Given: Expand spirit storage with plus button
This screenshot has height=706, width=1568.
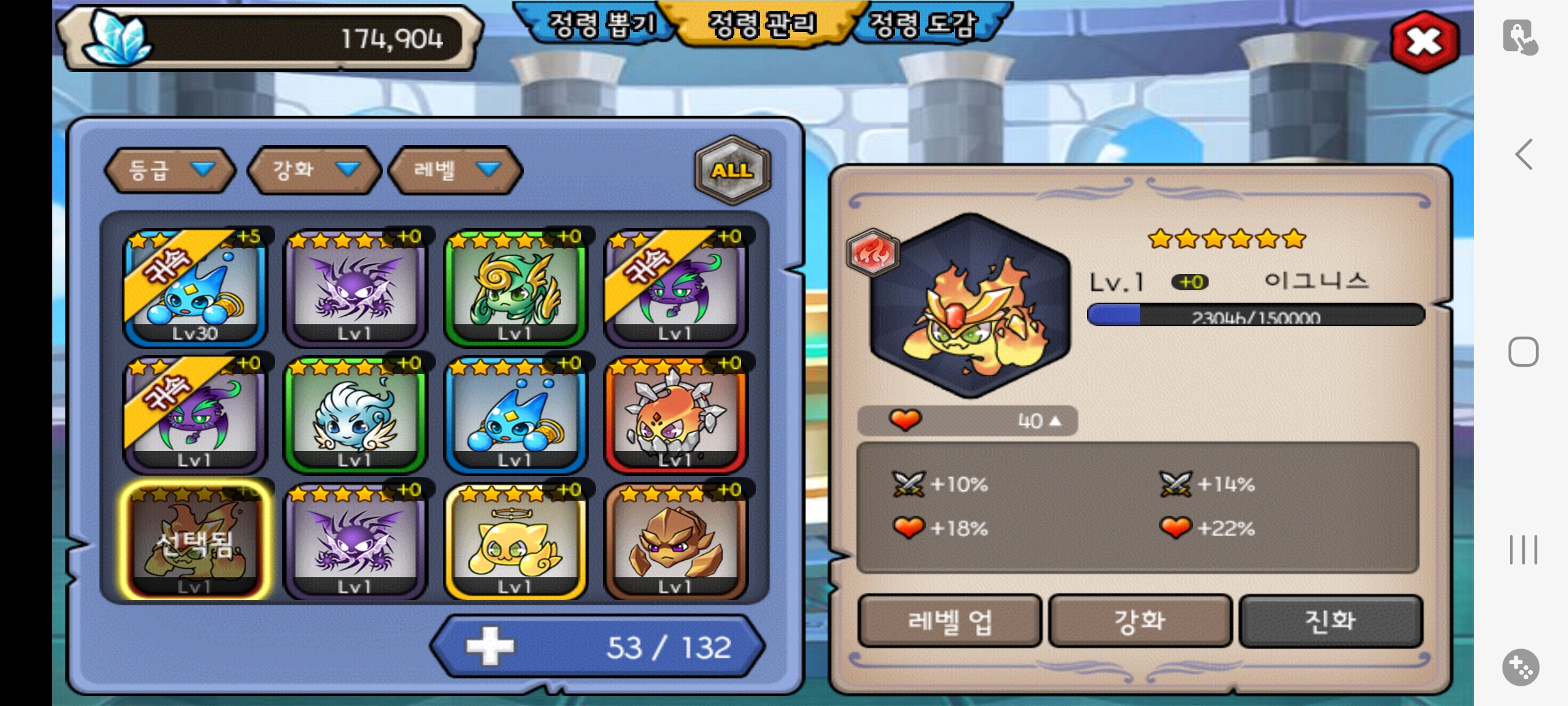Looking at the screenshot, I should pos(490,647).
